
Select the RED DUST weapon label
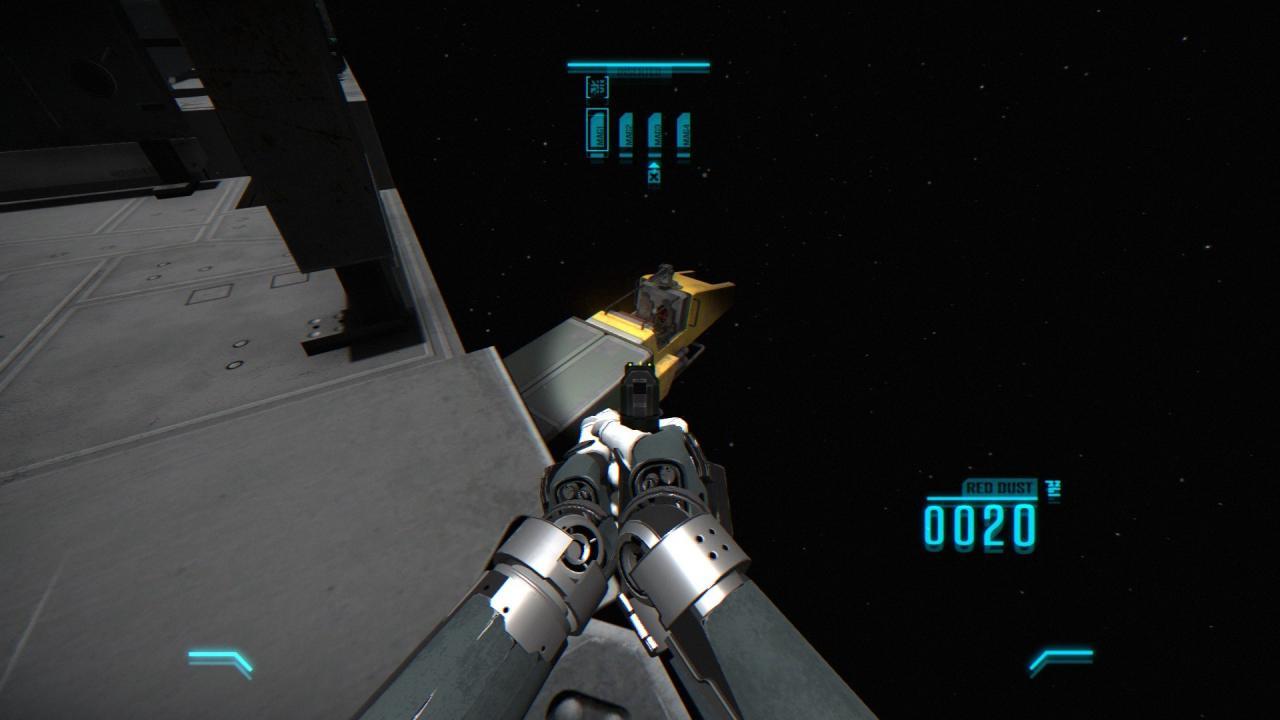pyautogui.click(x=1001, y=488)
